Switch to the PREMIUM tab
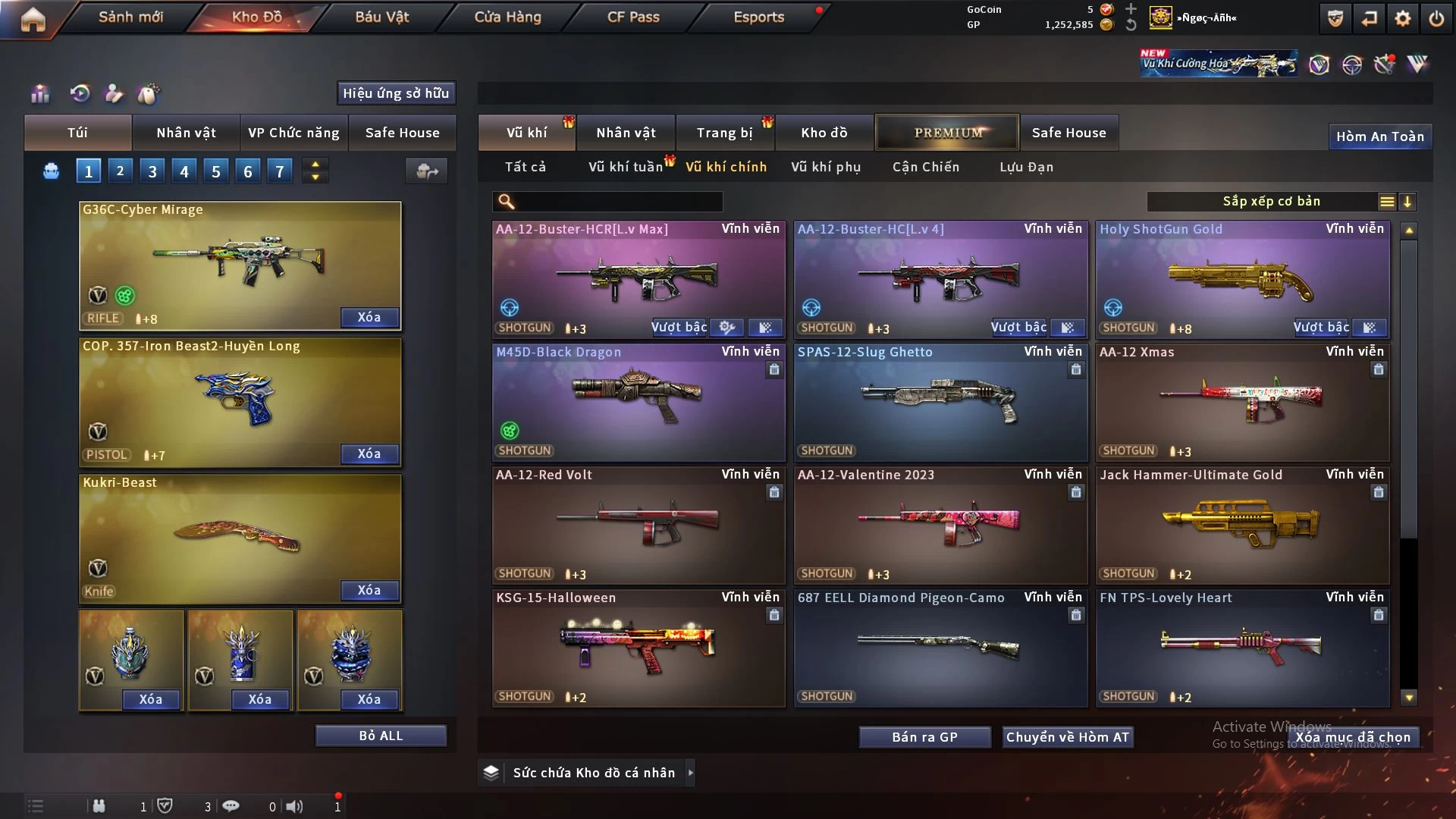 pyautogui.click(x=947, y=133)
